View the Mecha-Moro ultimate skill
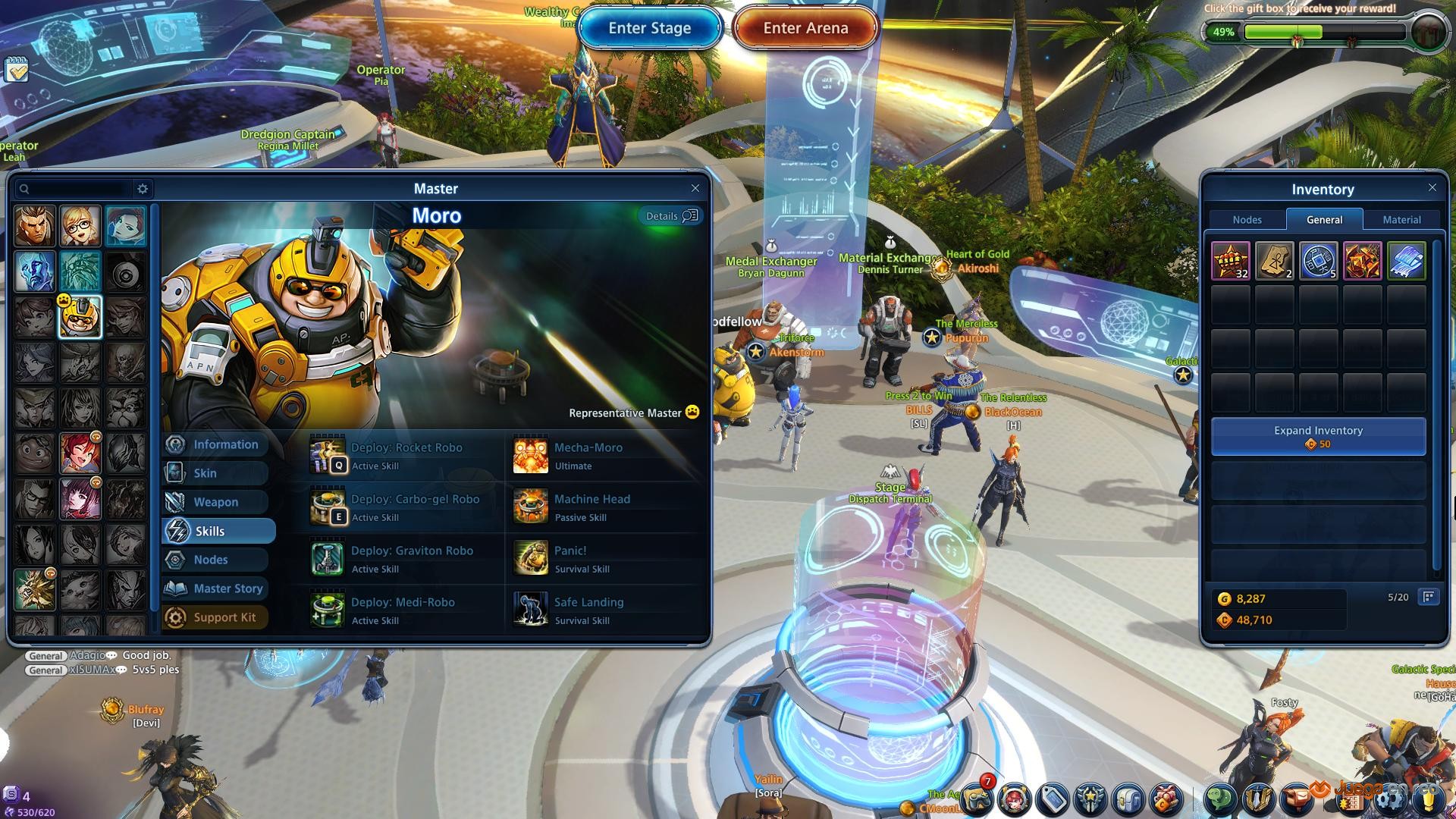This screenshot has height=819, width=1456. click(588, 456)
